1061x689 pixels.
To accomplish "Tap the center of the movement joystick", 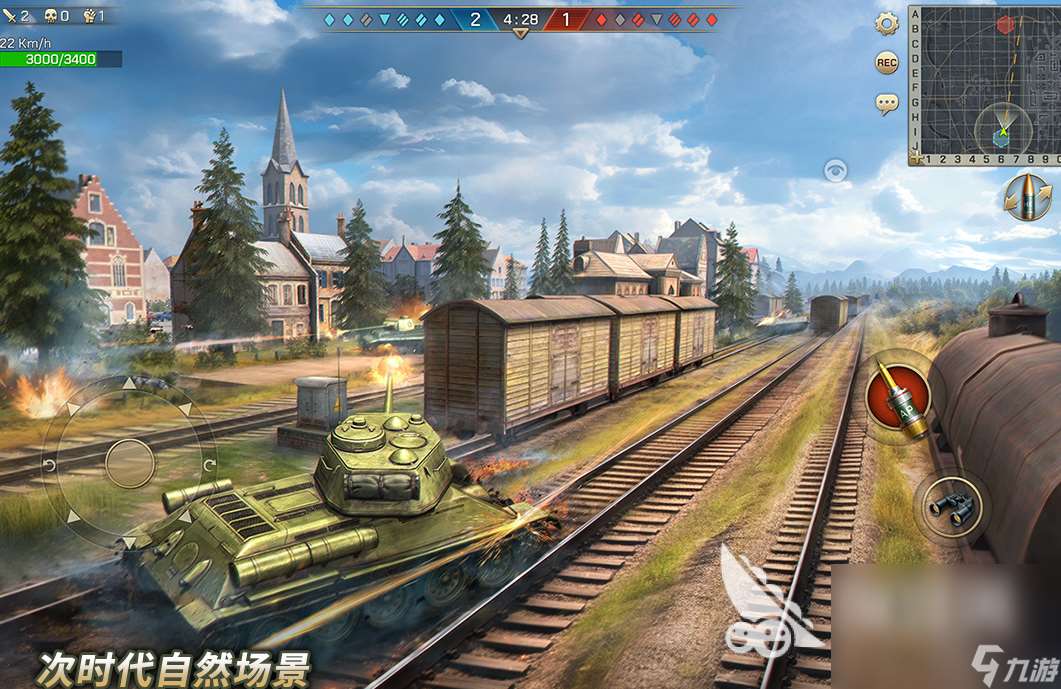I will [x=130, y=463].
